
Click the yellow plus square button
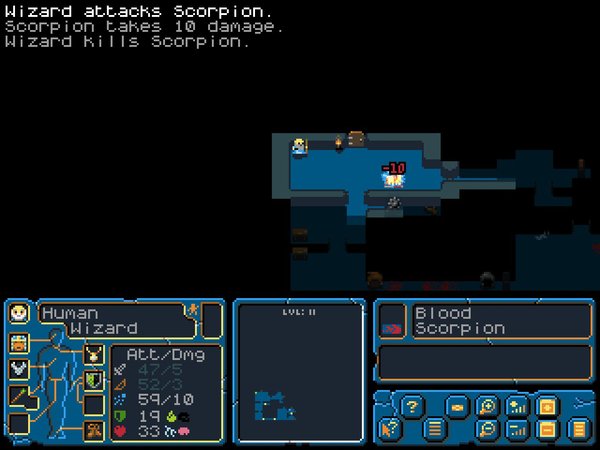click(546, 406)
